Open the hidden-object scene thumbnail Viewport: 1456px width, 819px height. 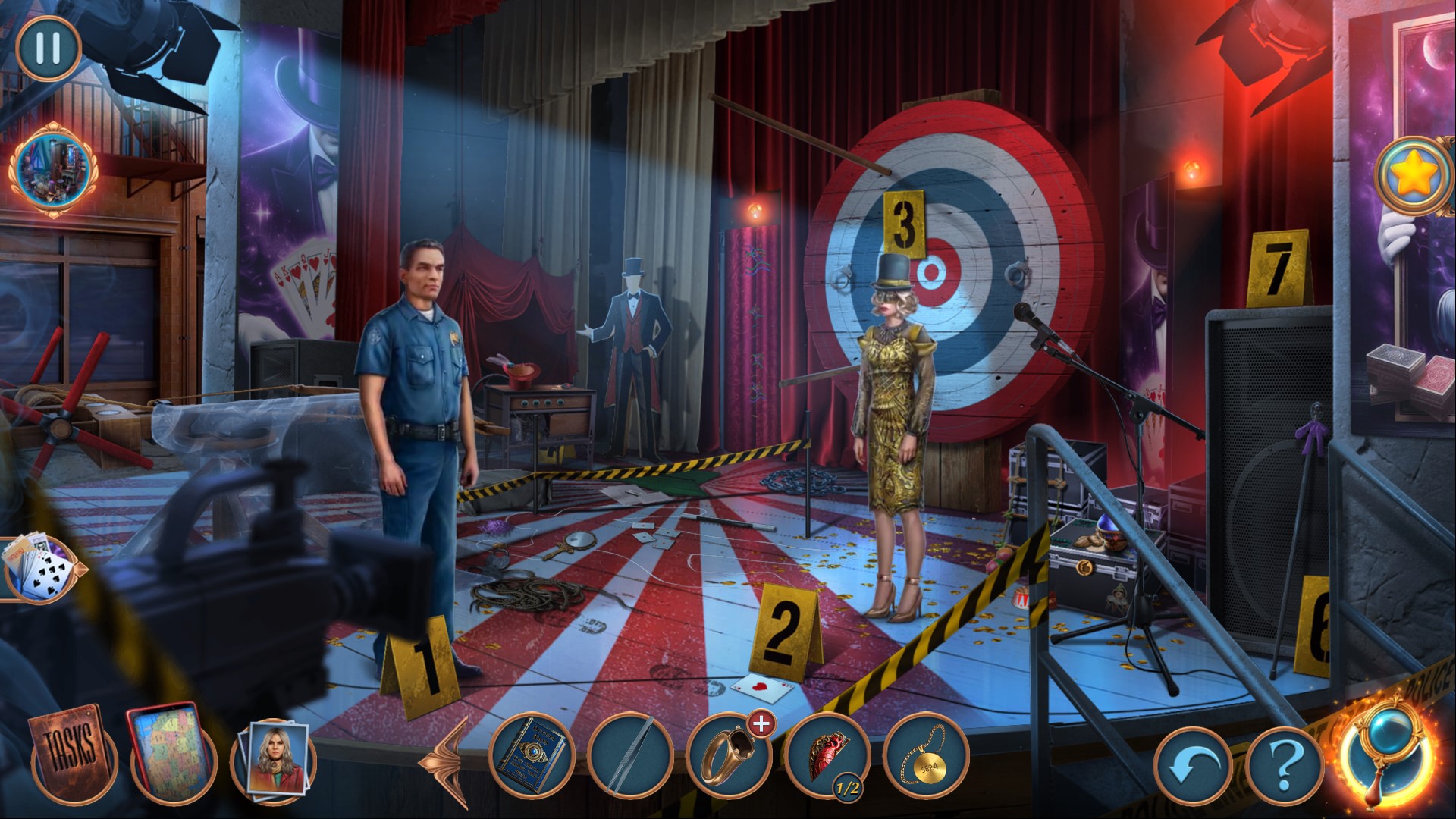52,169
